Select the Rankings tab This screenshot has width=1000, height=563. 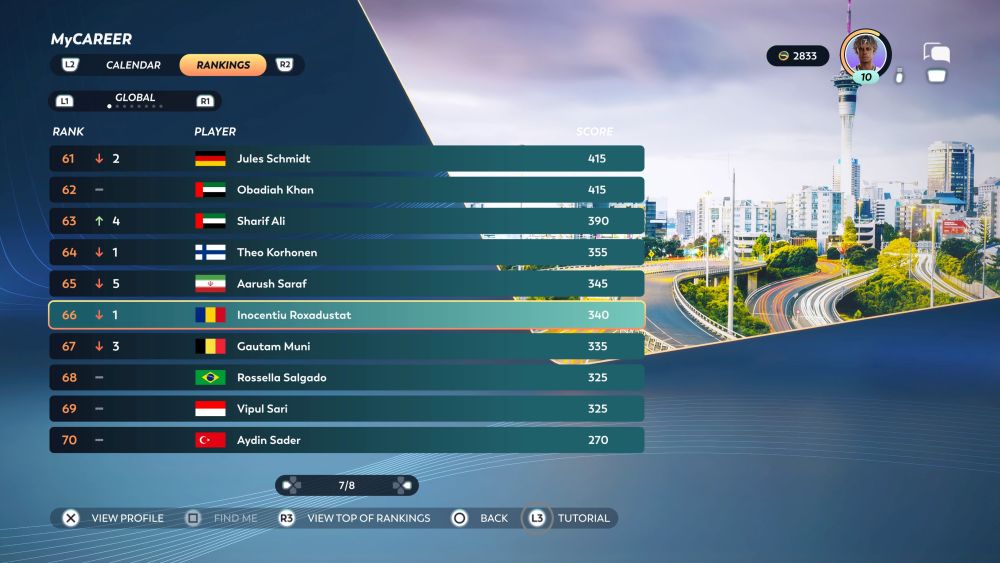click(x=223, y=65)
